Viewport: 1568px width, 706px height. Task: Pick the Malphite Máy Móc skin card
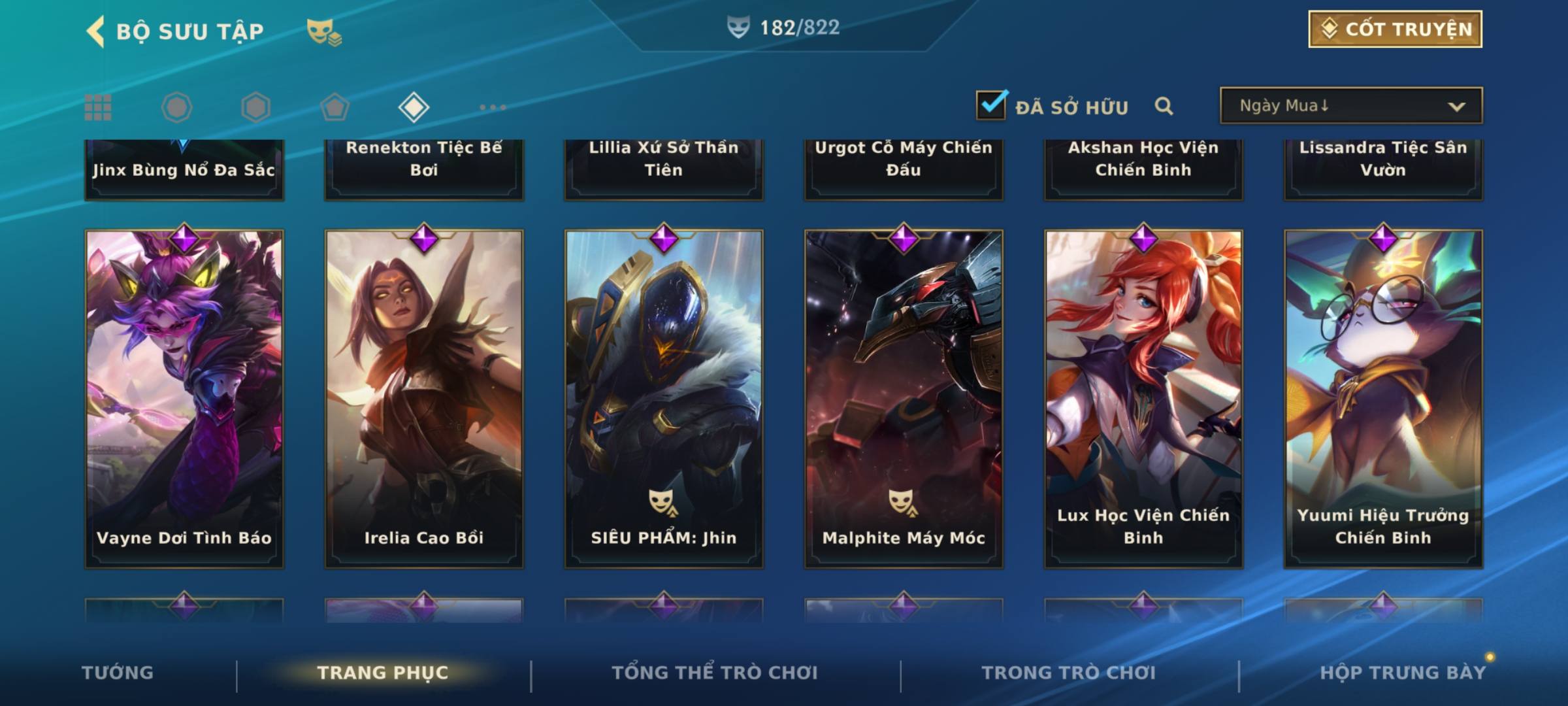pos(904,399)
